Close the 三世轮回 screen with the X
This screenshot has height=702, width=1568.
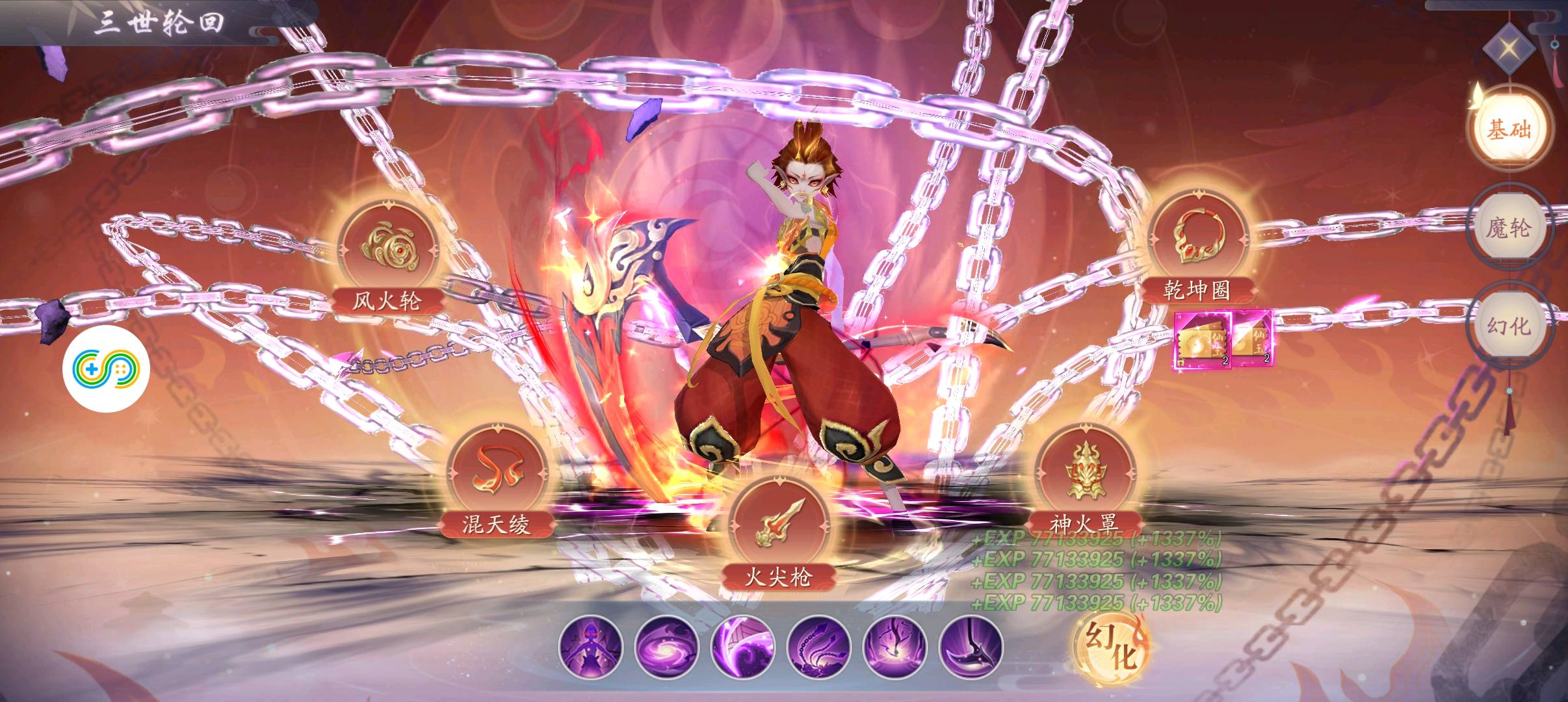[x=1509, y=48]
